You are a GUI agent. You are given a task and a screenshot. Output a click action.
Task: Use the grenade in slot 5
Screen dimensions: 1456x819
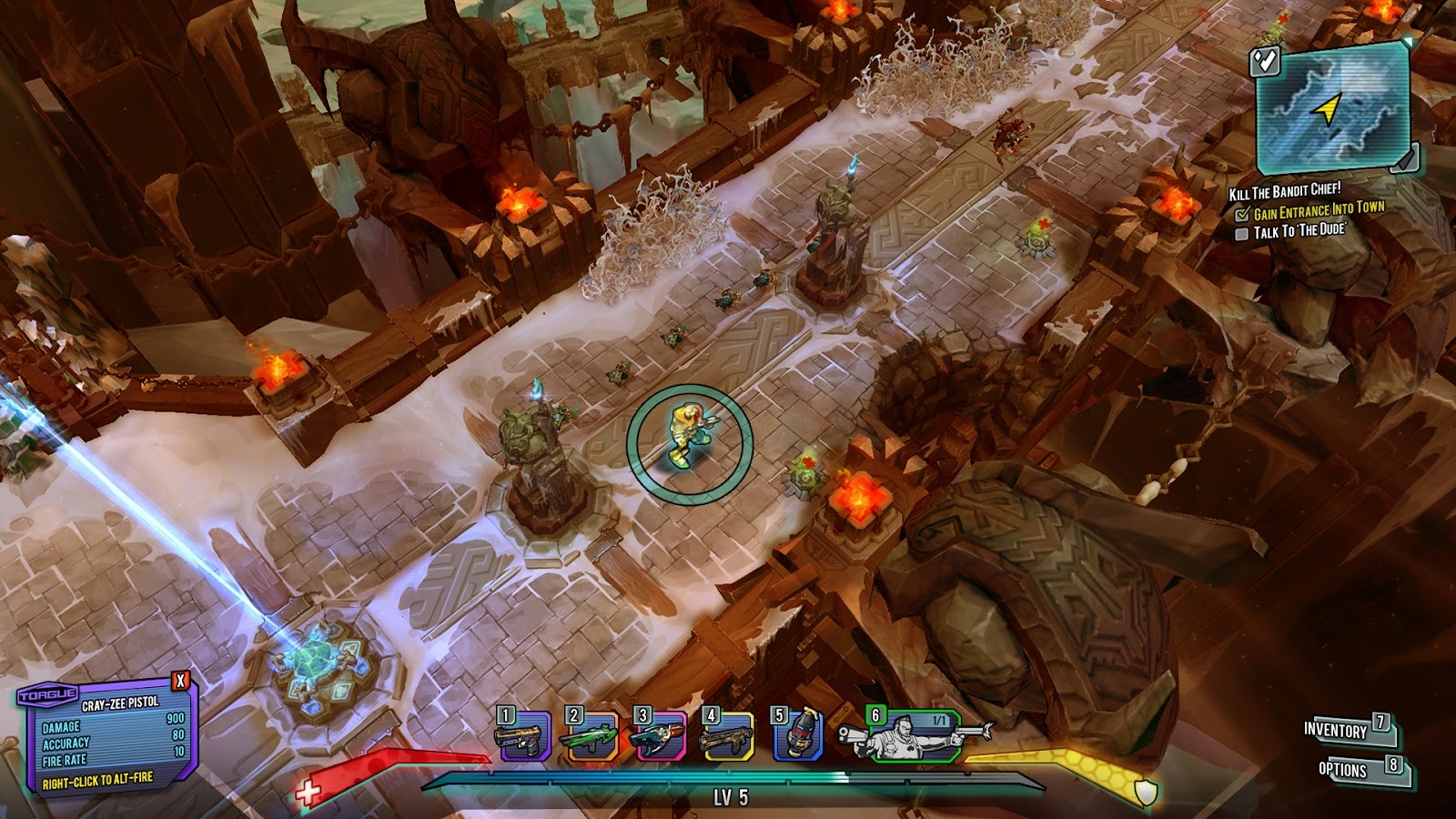pyautogui.click(x=798, y=737)
